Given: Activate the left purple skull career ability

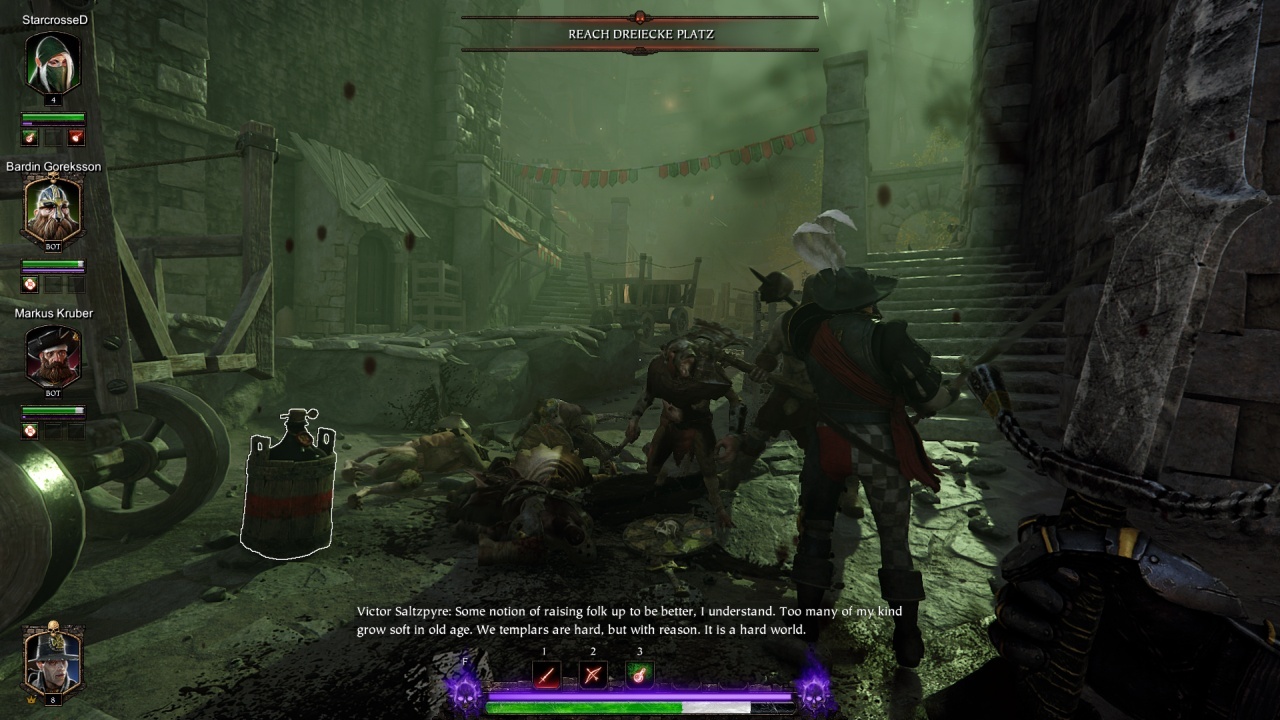Looking at the screenshot, I should (x=466, y=689).
